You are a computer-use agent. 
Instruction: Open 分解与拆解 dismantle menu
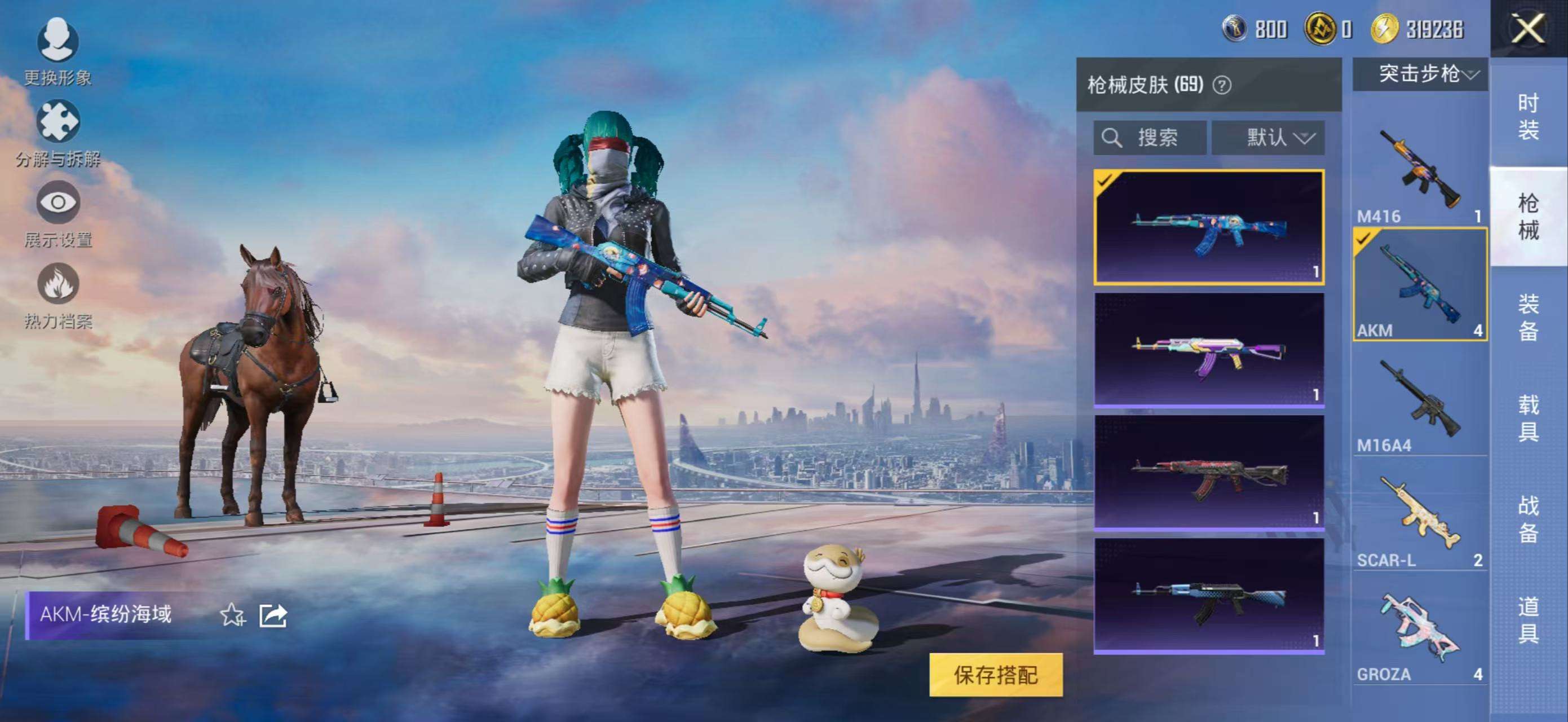point(58,132)
